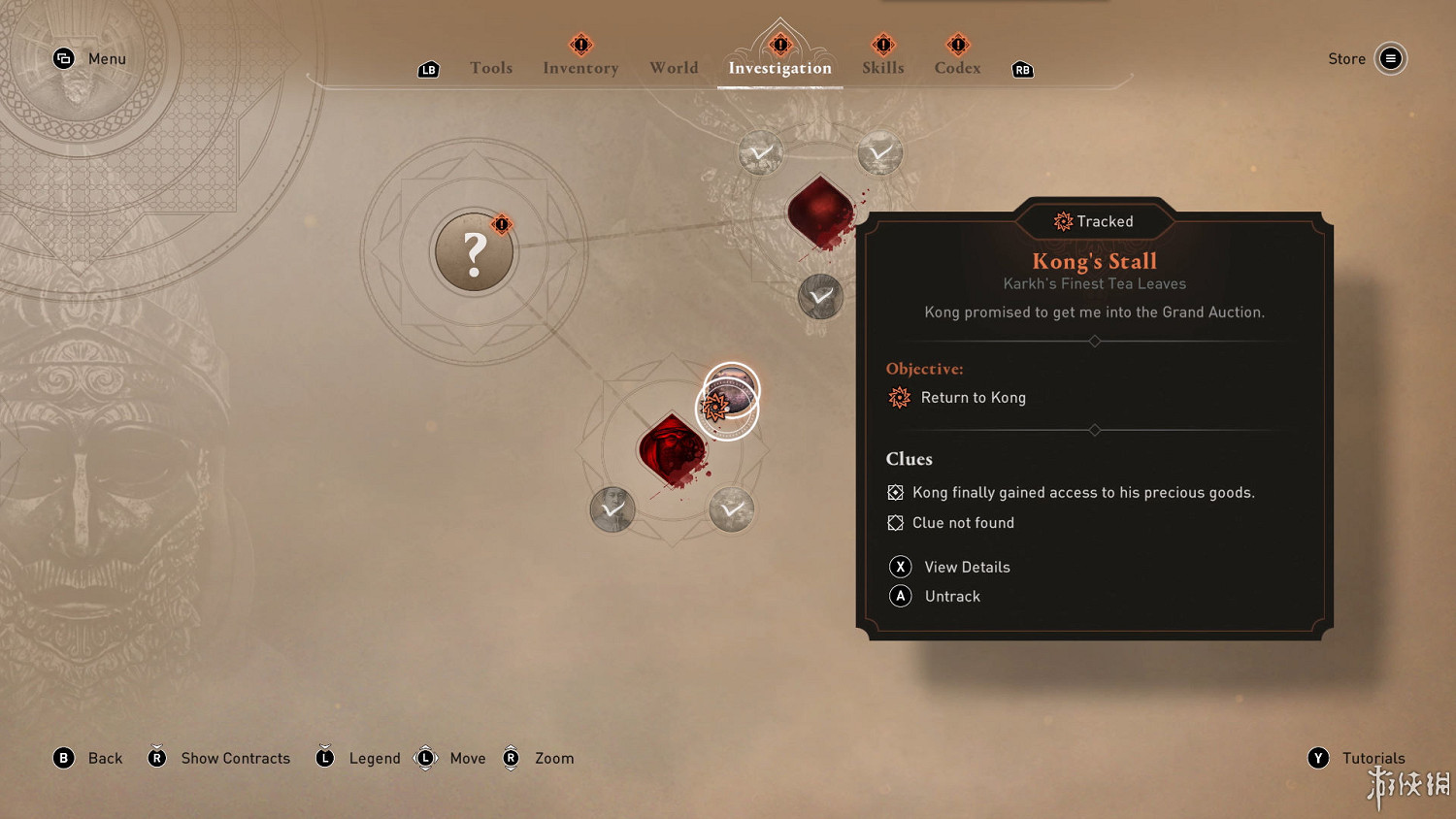The width and height of the screenshot is (1456, 819).
Task: Select the Investigation tab
Action: [x=779, y=68]
